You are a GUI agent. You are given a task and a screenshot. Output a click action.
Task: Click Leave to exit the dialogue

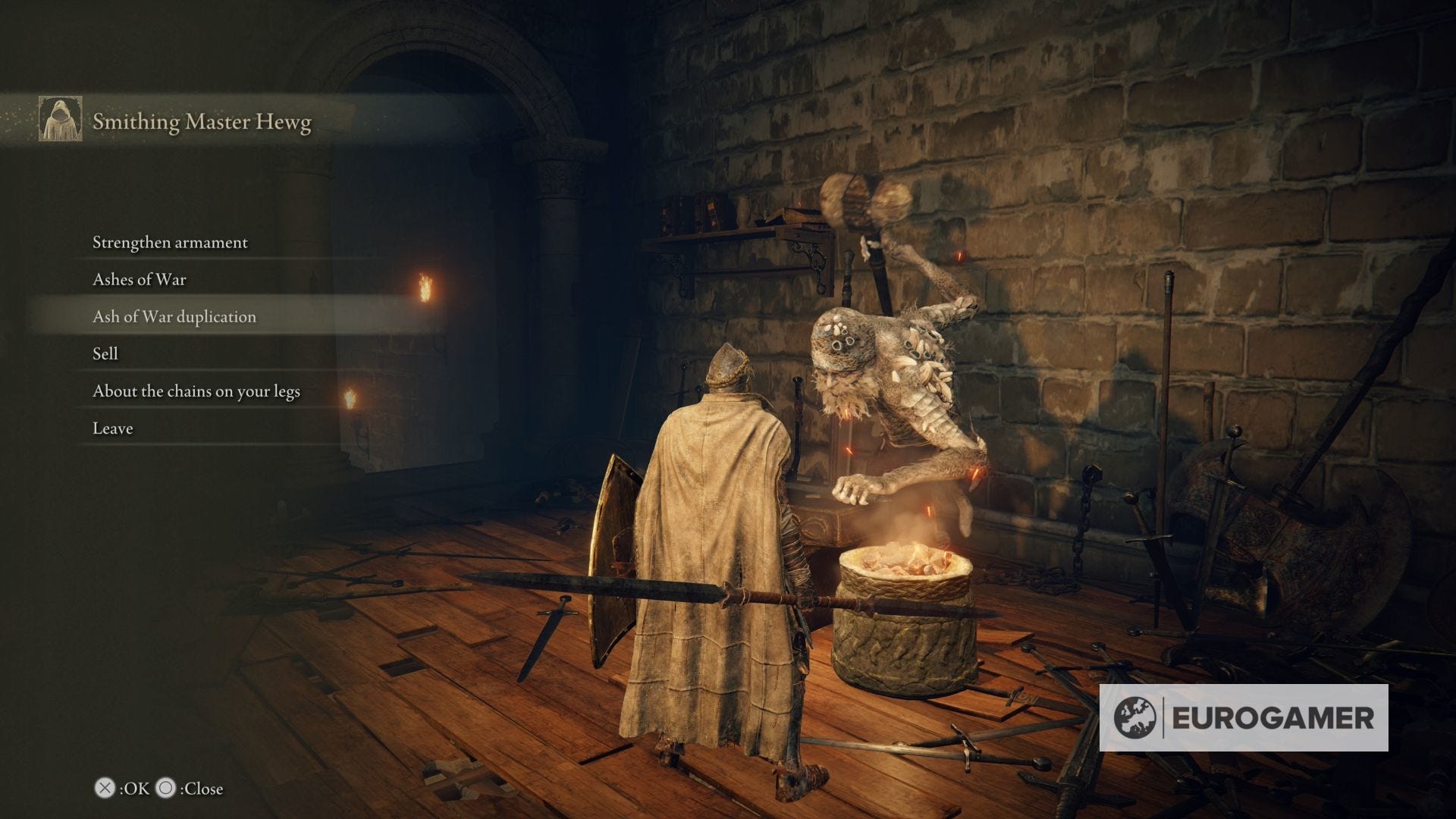pos(111,428)
